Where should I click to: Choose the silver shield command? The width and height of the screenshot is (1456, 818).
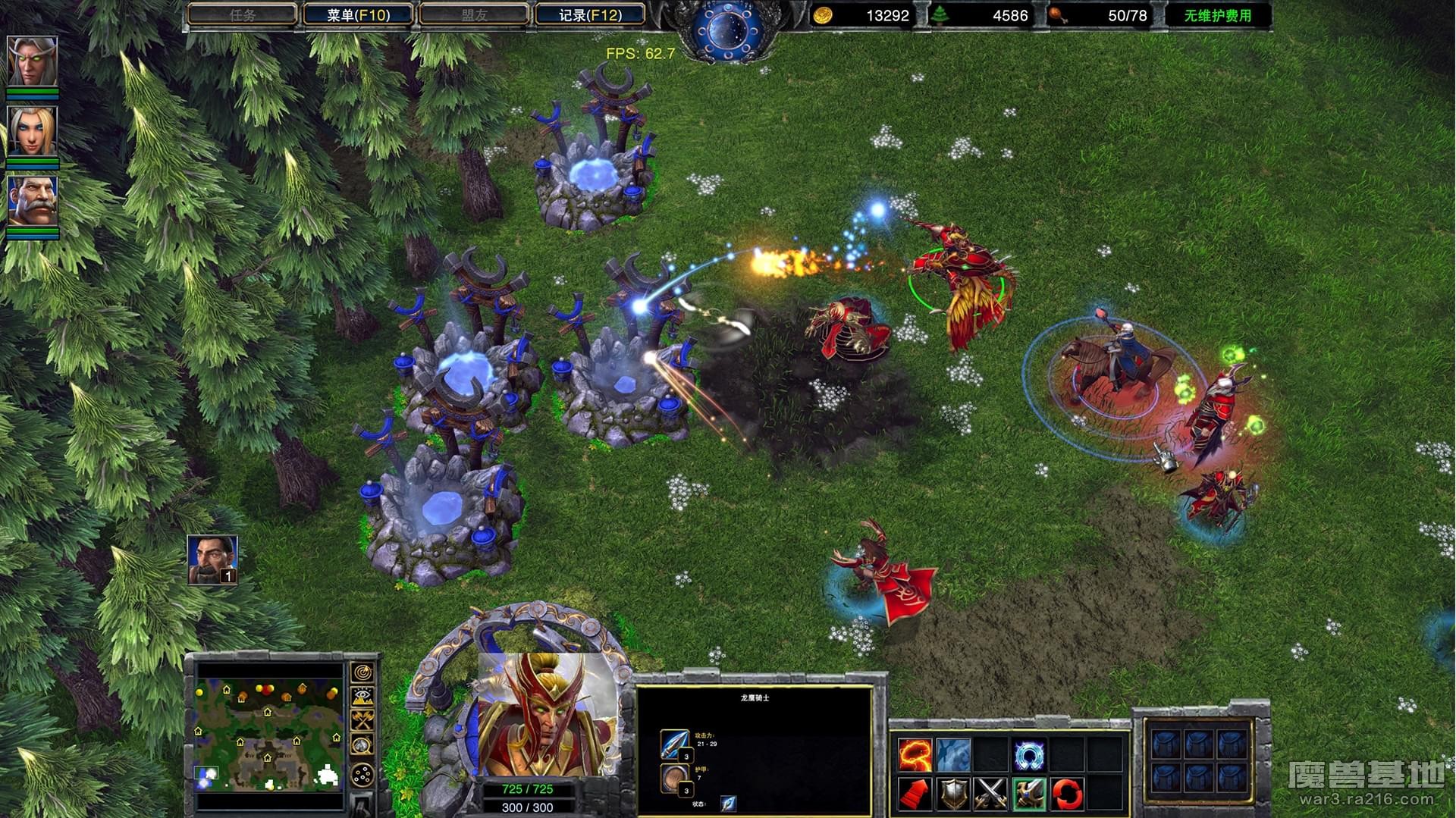(x=953, y=794)
